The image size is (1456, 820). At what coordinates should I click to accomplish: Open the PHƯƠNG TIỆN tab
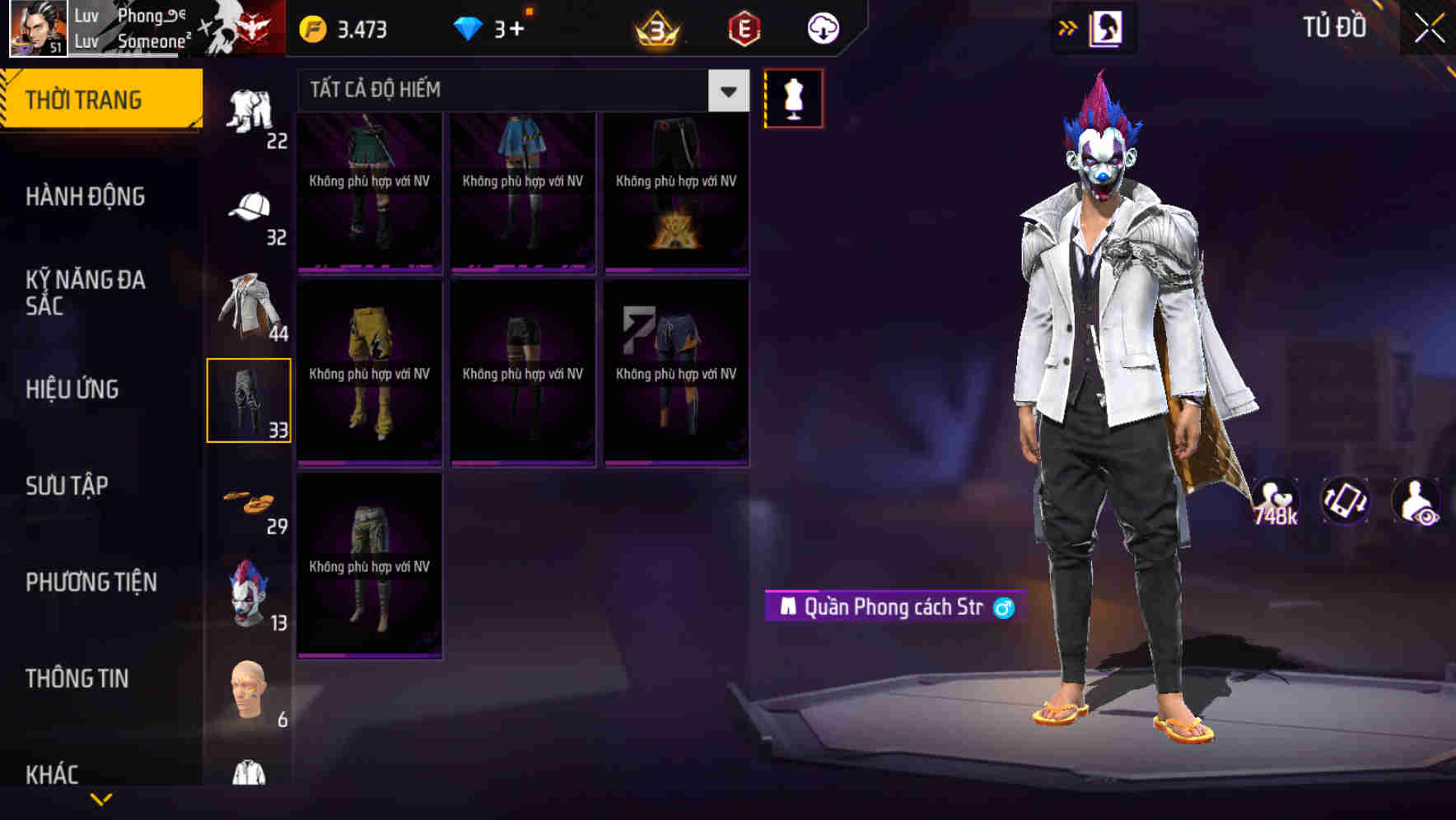91,581
